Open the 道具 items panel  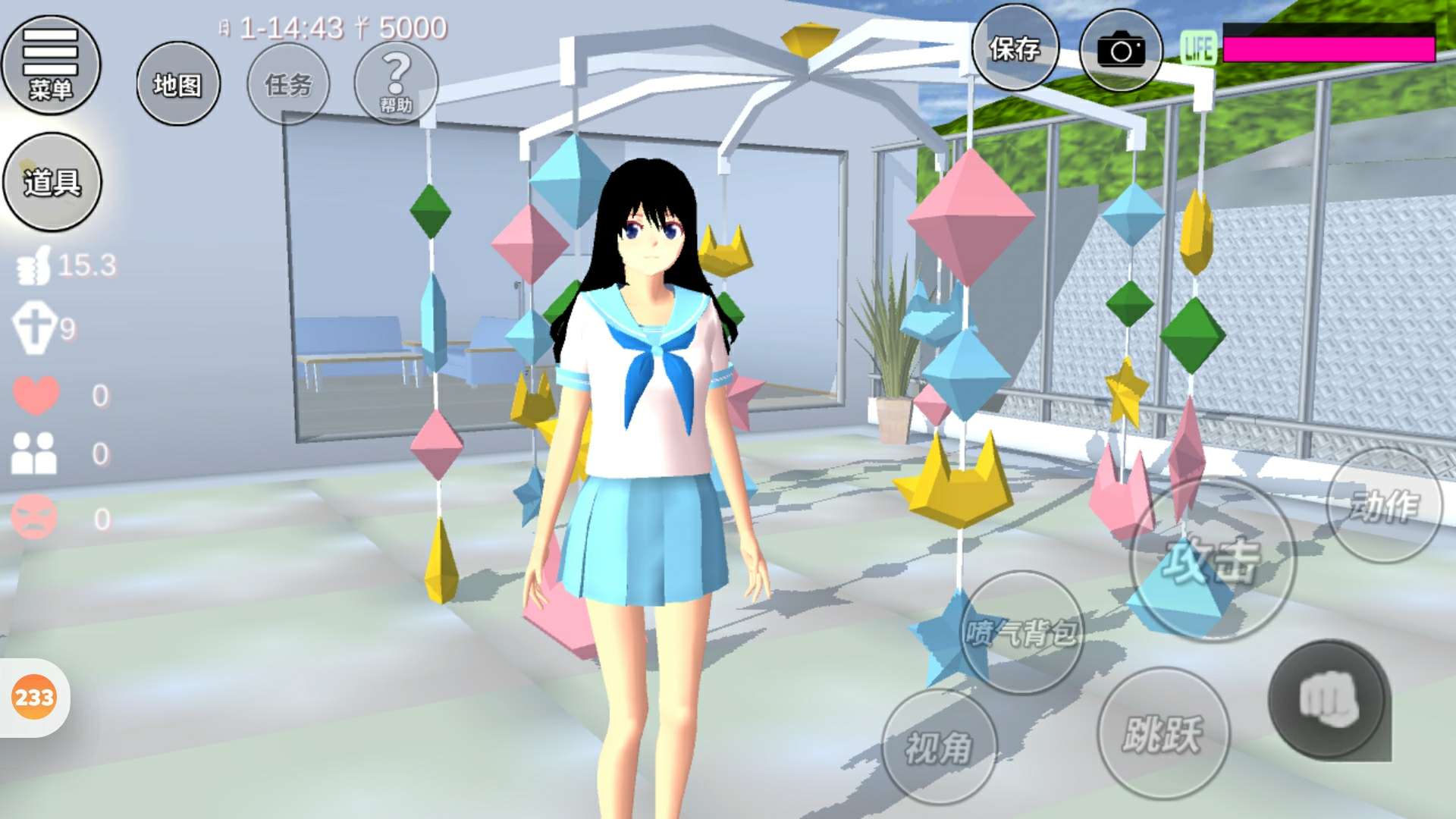(52, 182)
